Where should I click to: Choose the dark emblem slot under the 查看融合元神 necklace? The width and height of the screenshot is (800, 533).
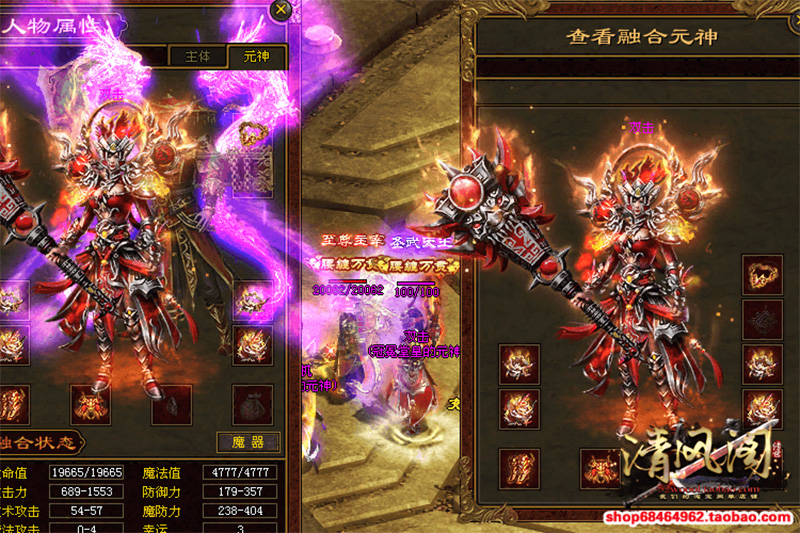tap(762, 320)
